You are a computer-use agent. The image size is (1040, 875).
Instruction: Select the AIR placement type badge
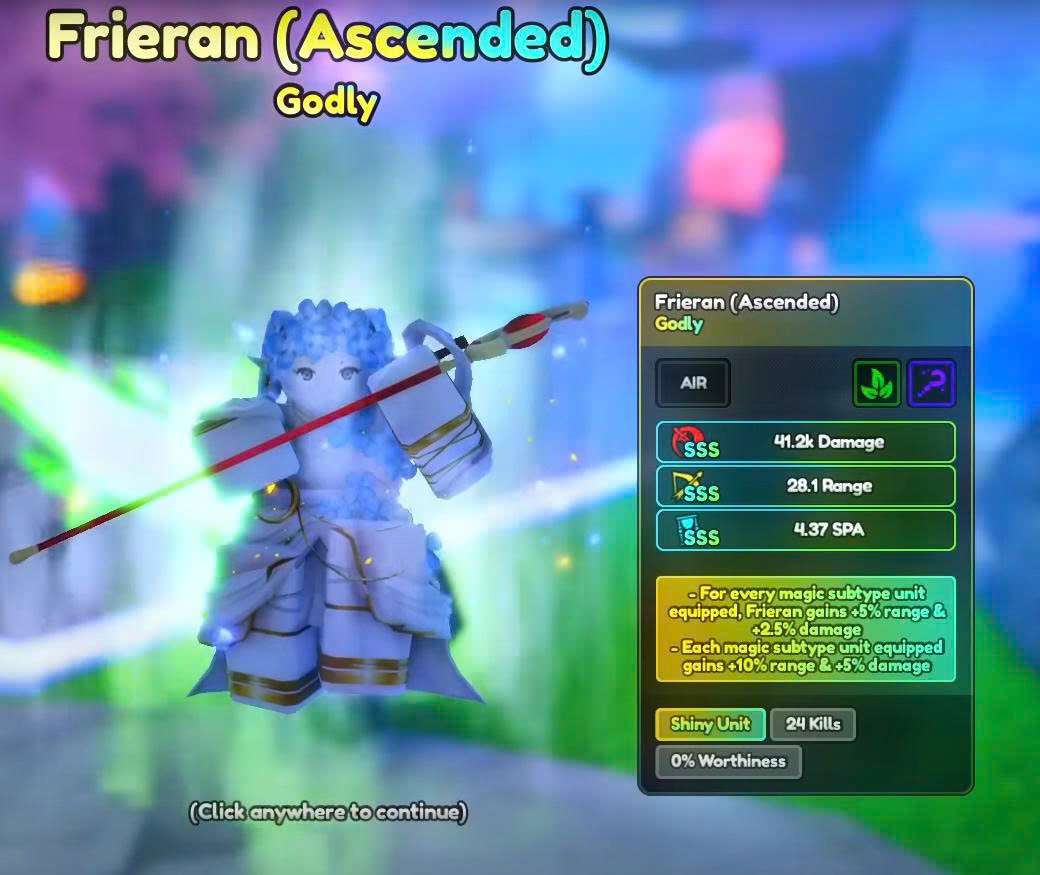(x=693, y=383)
